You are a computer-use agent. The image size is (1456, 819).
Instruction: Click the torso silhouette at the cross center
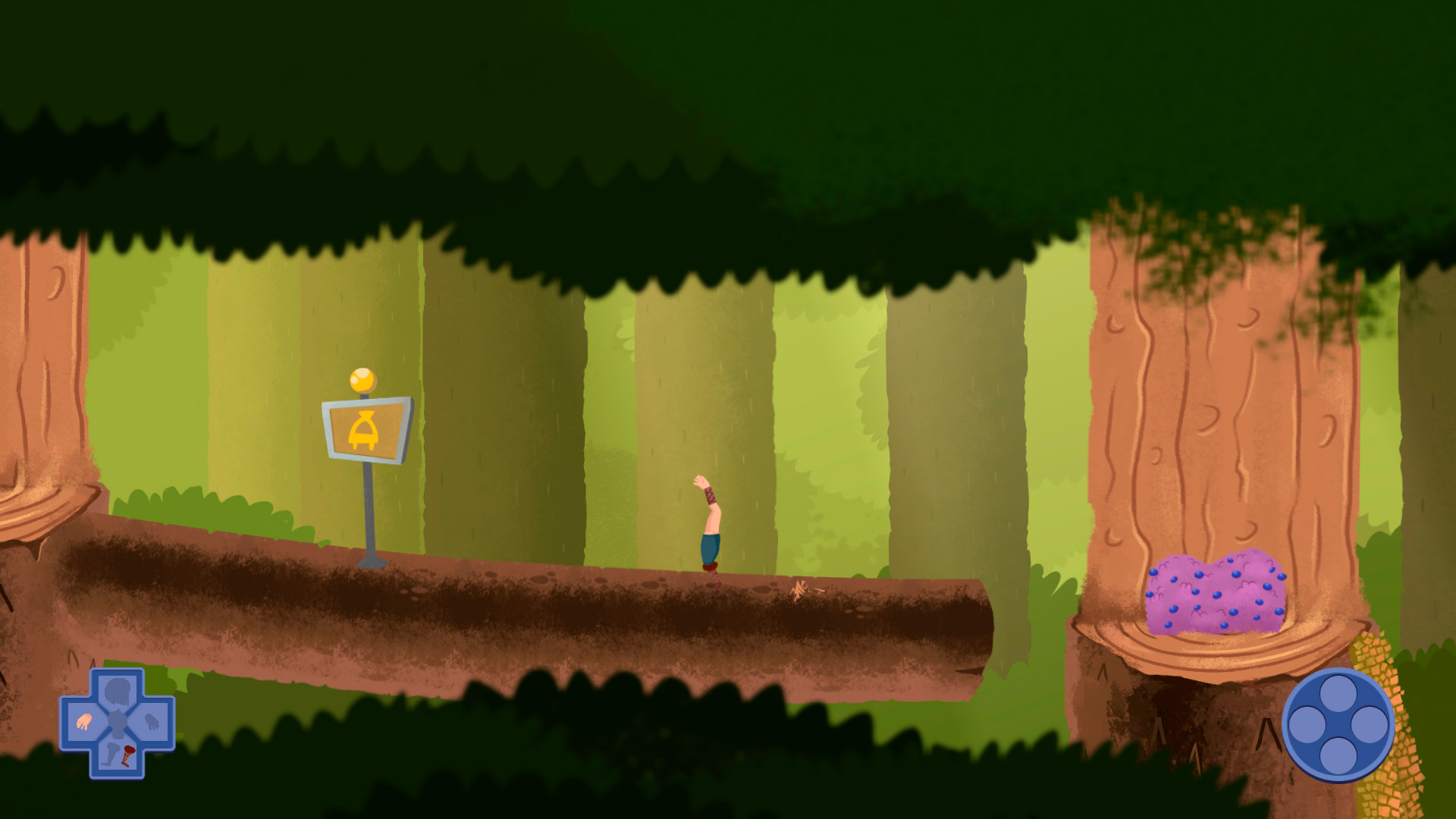tap(118, 723)
